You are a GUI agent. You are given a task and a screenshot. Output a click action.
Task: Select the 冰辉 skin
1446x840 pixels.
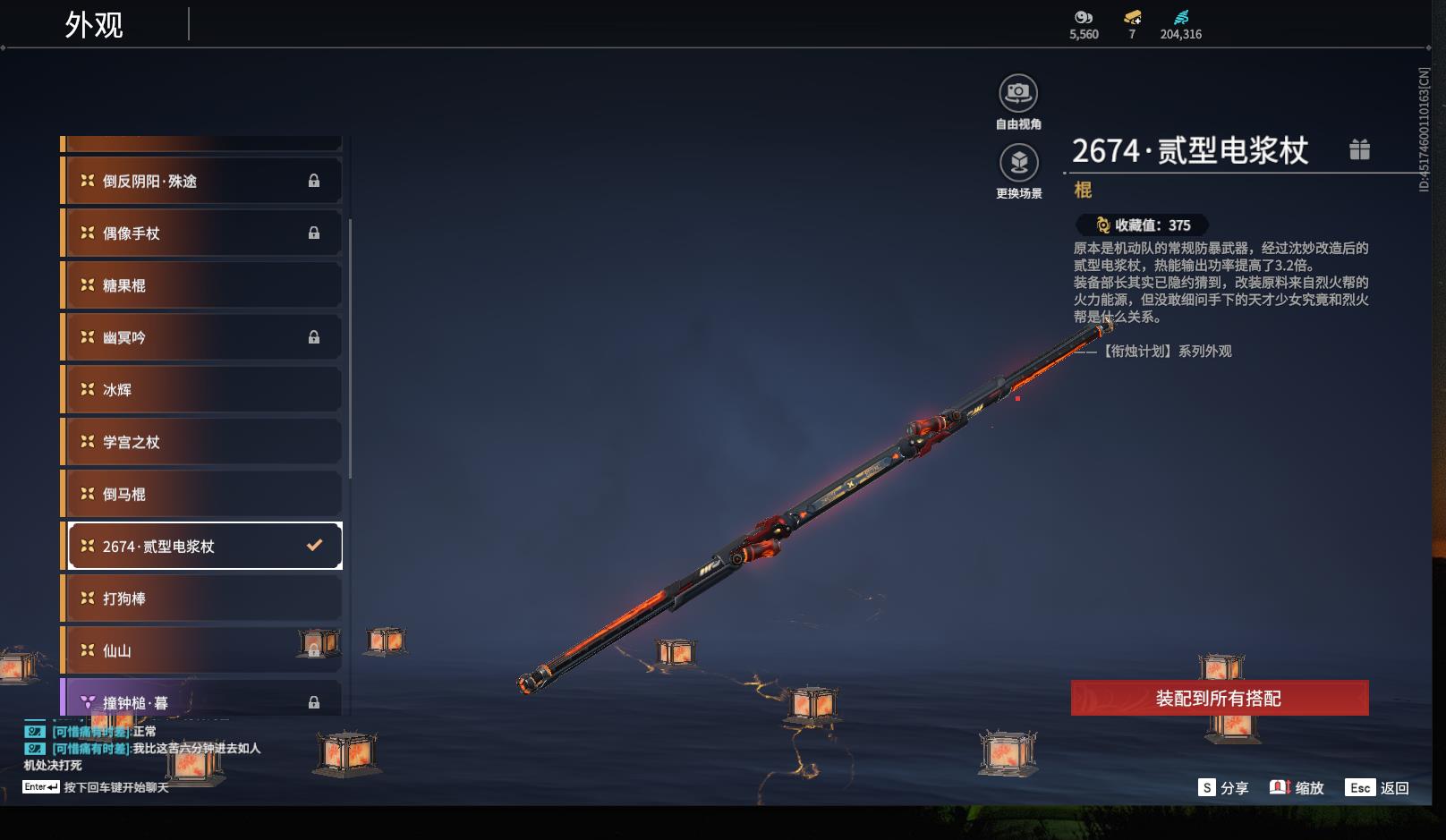coord(202,390)
